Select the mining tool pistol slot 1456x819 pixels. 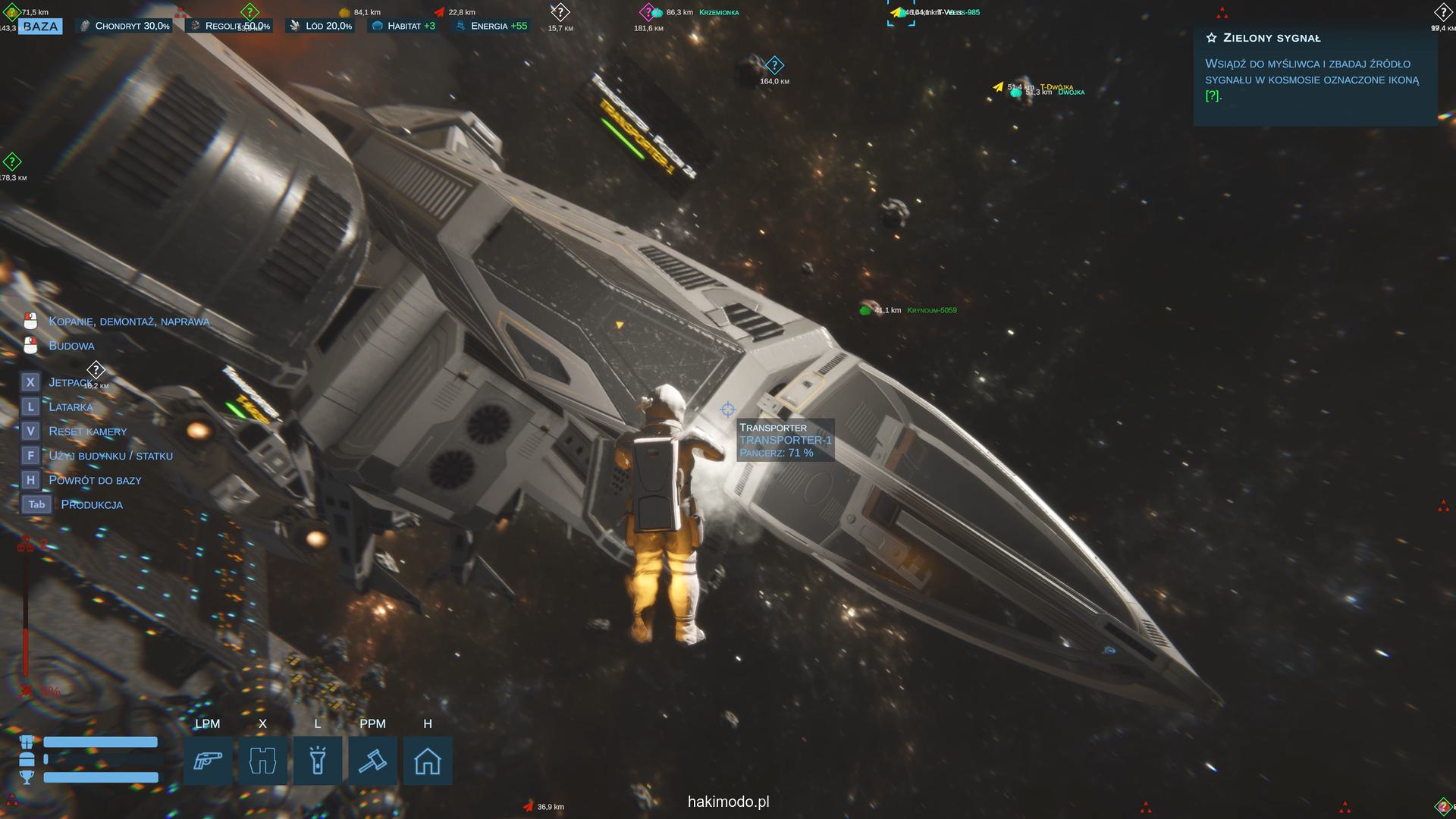(x=208, y=761)
